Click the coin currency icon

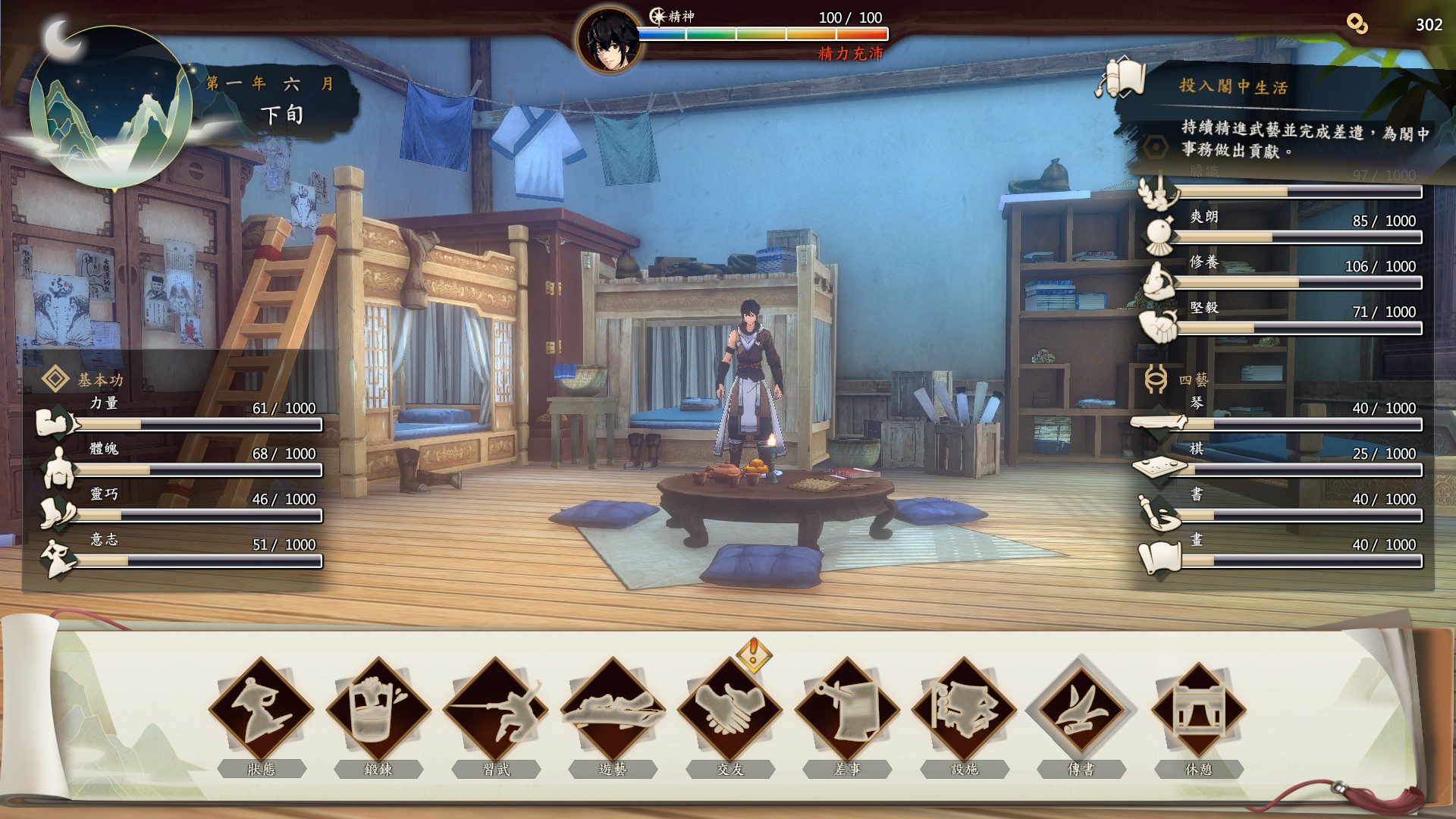point(1357,24)
